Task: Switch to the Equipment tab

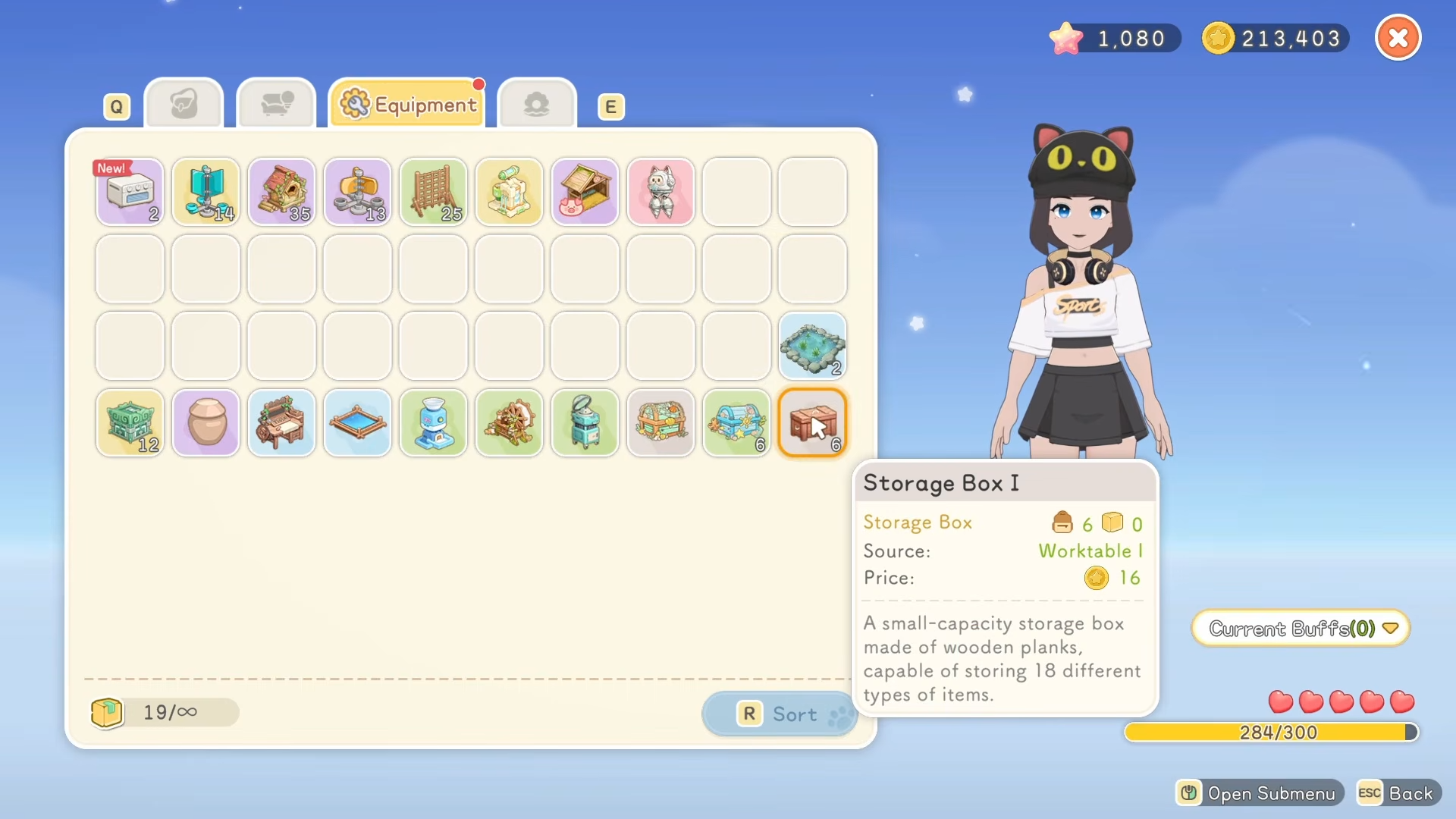Action: (x=408, y=104)
